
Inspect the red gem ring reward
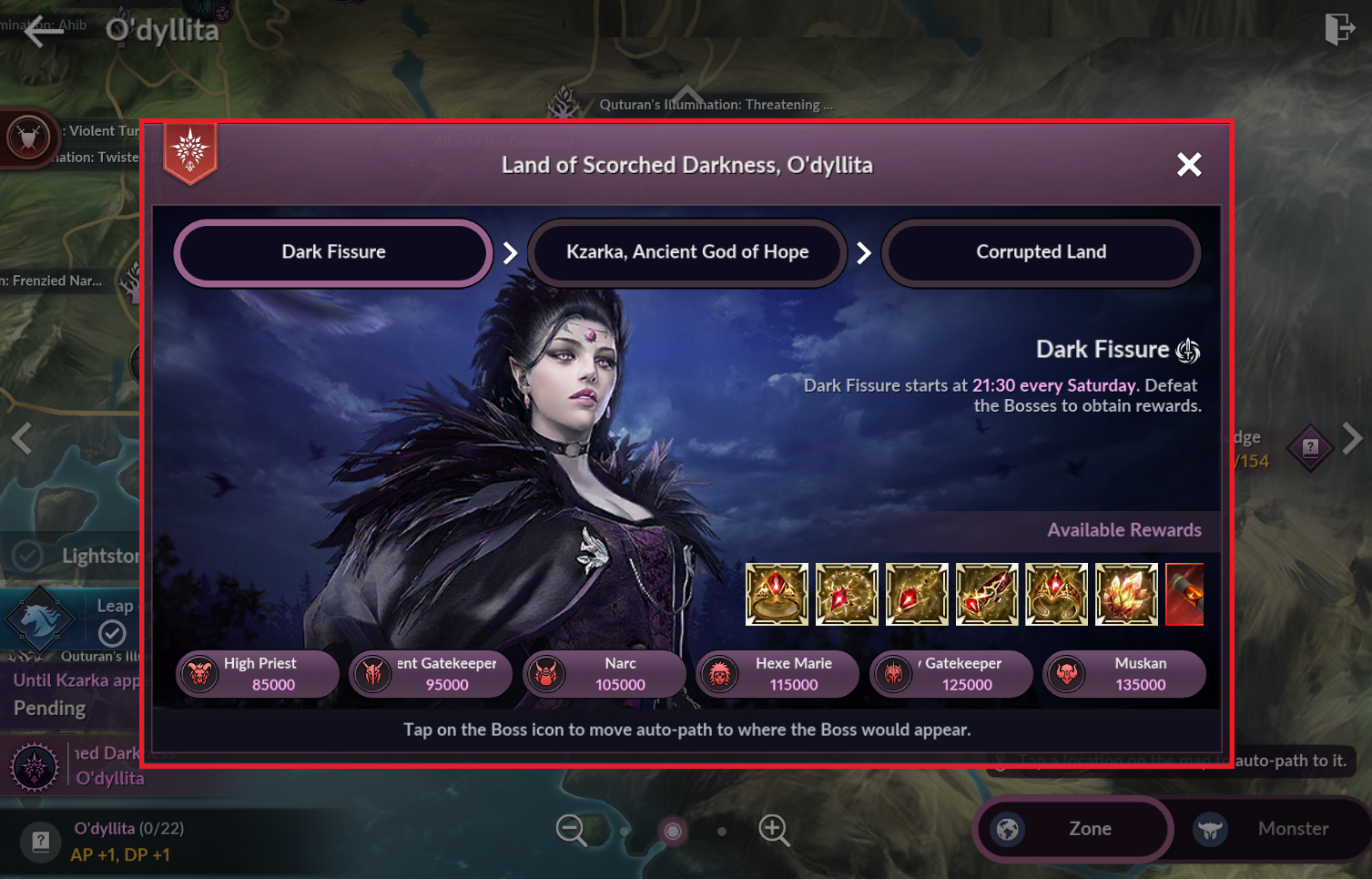777,595
